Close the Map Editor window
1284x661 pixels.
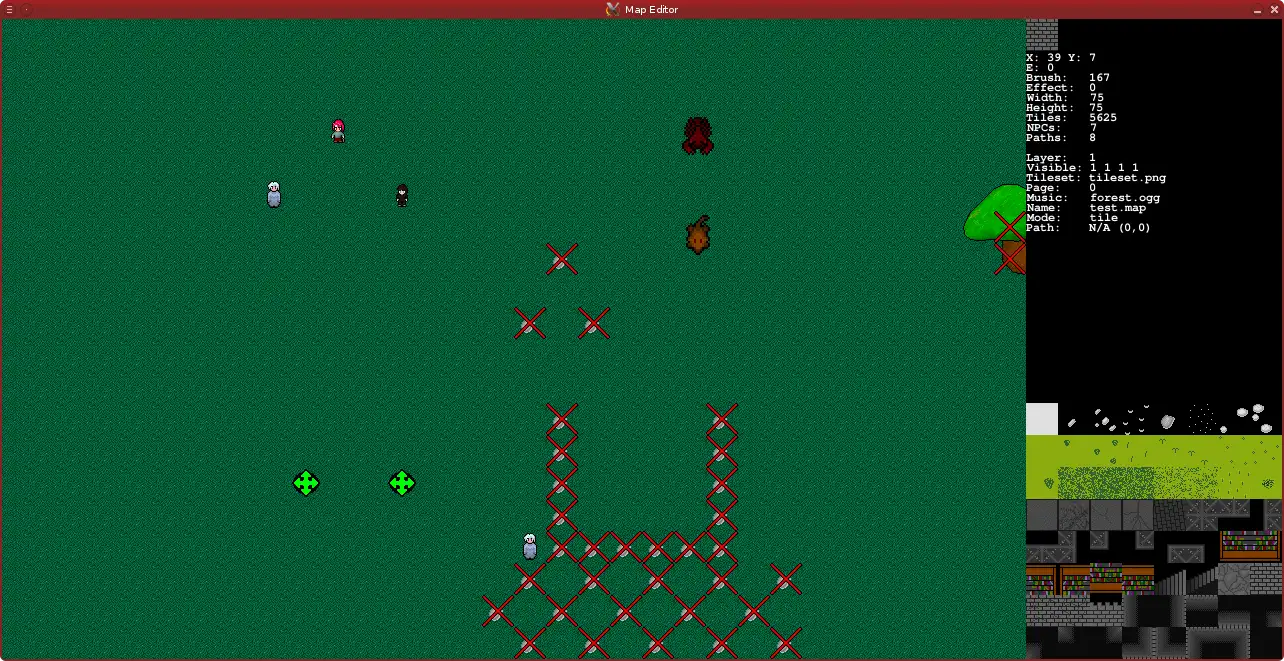pyautogui.click(x=1273, y=9)
